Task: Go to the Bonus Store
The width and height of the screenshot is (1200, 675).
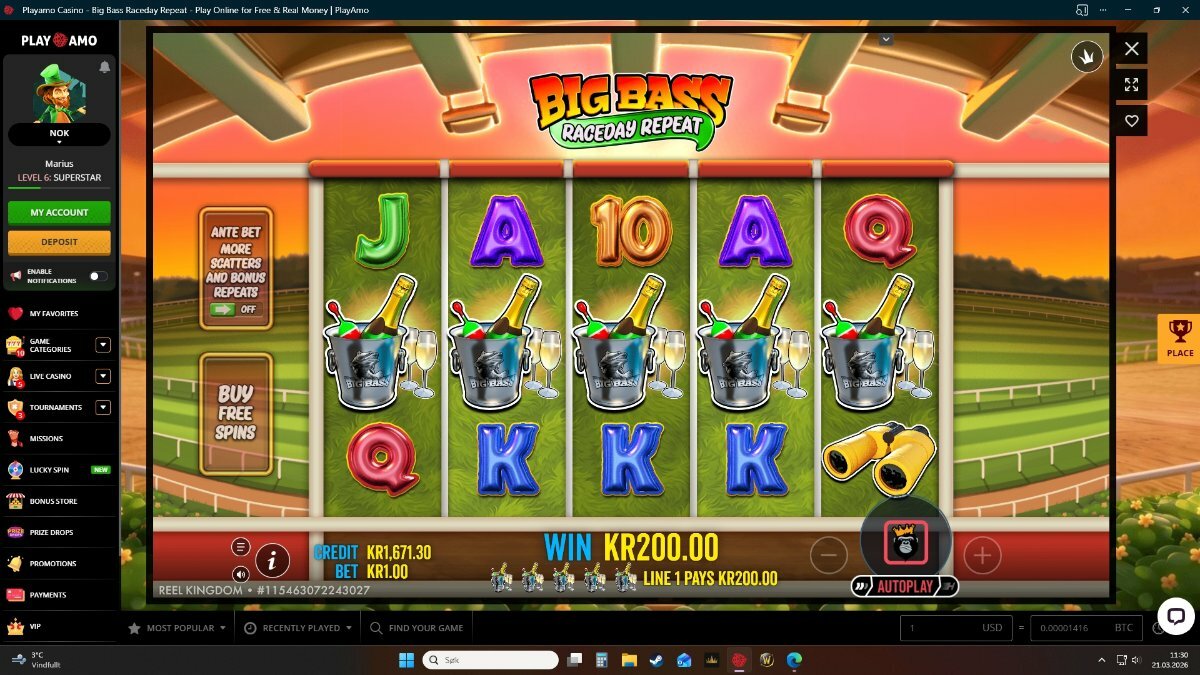Action: tap(53, 501)
